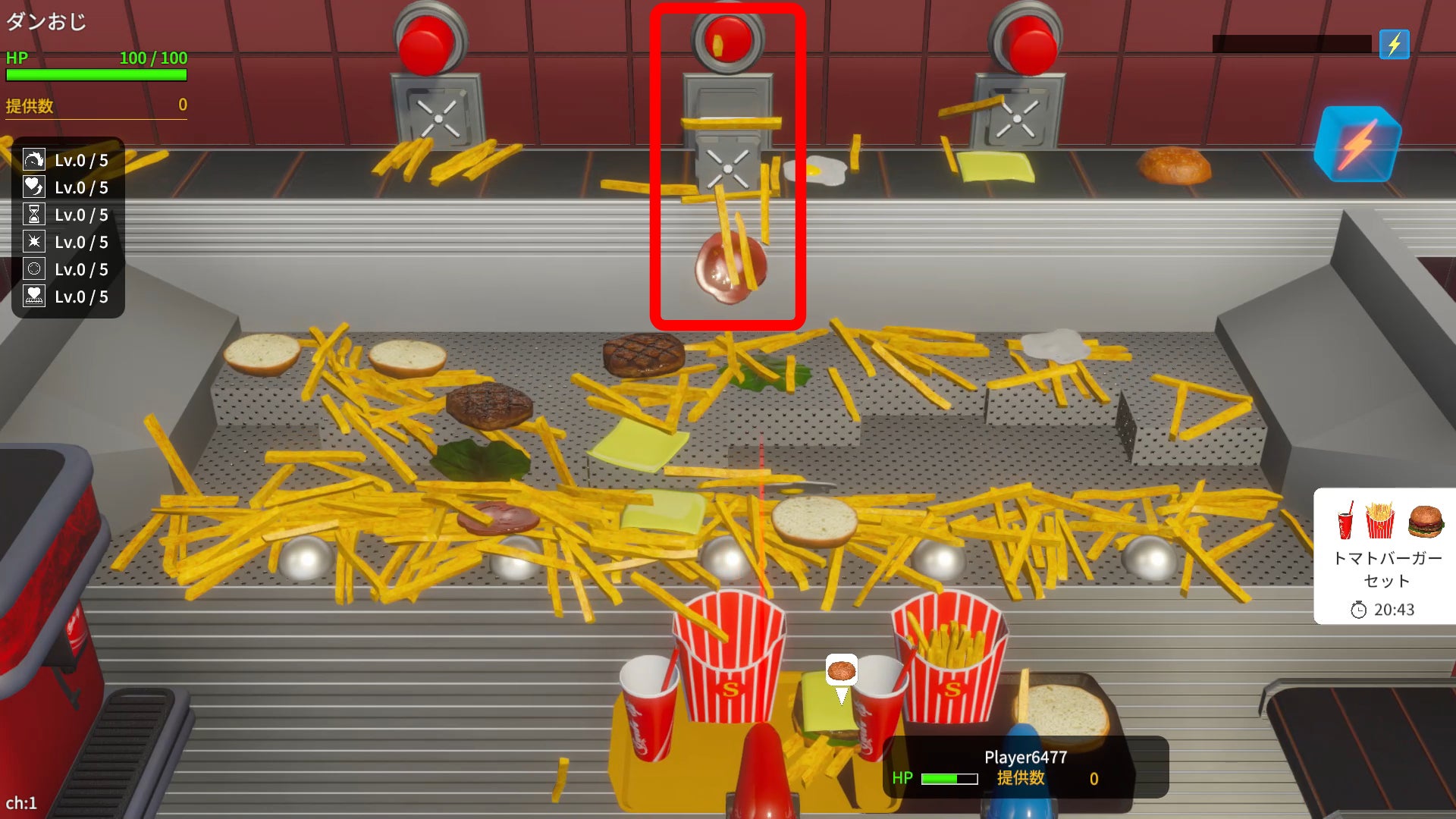Image resolution: width=1456 pixels, height=819 pixels.
Task: Select the Player6477 status panel
Action: coord(1025,767)
